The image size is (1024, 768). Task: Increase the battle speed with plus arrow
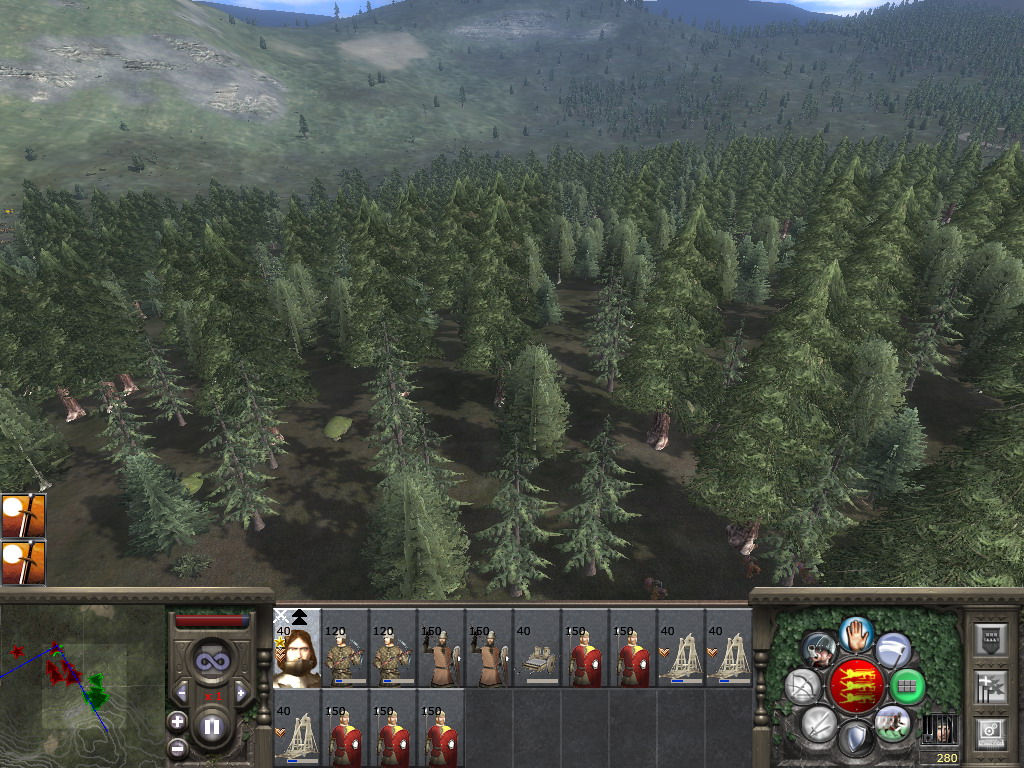coord(240,693)
